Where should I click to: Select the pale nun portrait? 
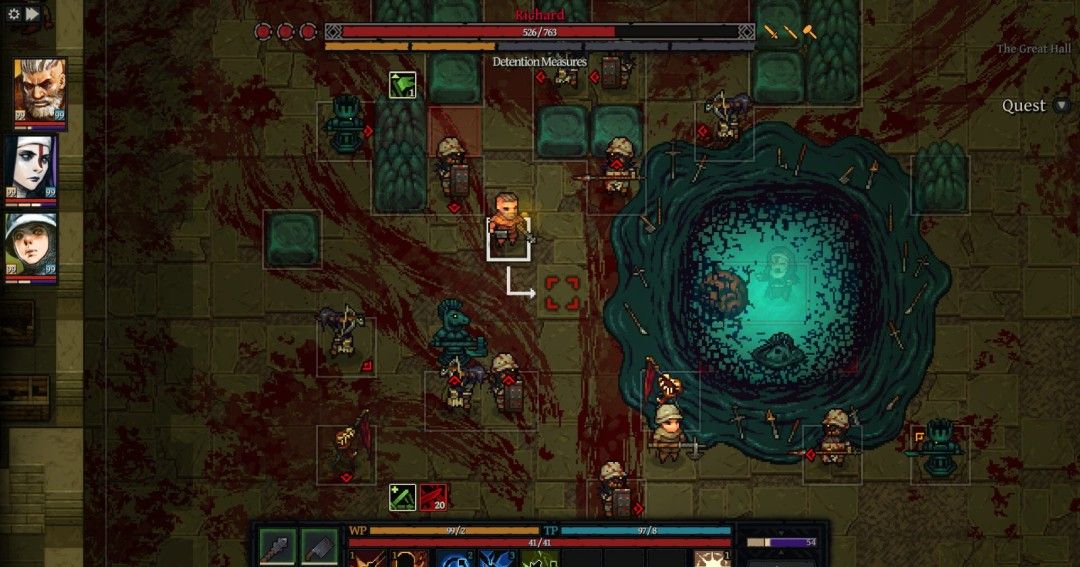coord(34,167)
